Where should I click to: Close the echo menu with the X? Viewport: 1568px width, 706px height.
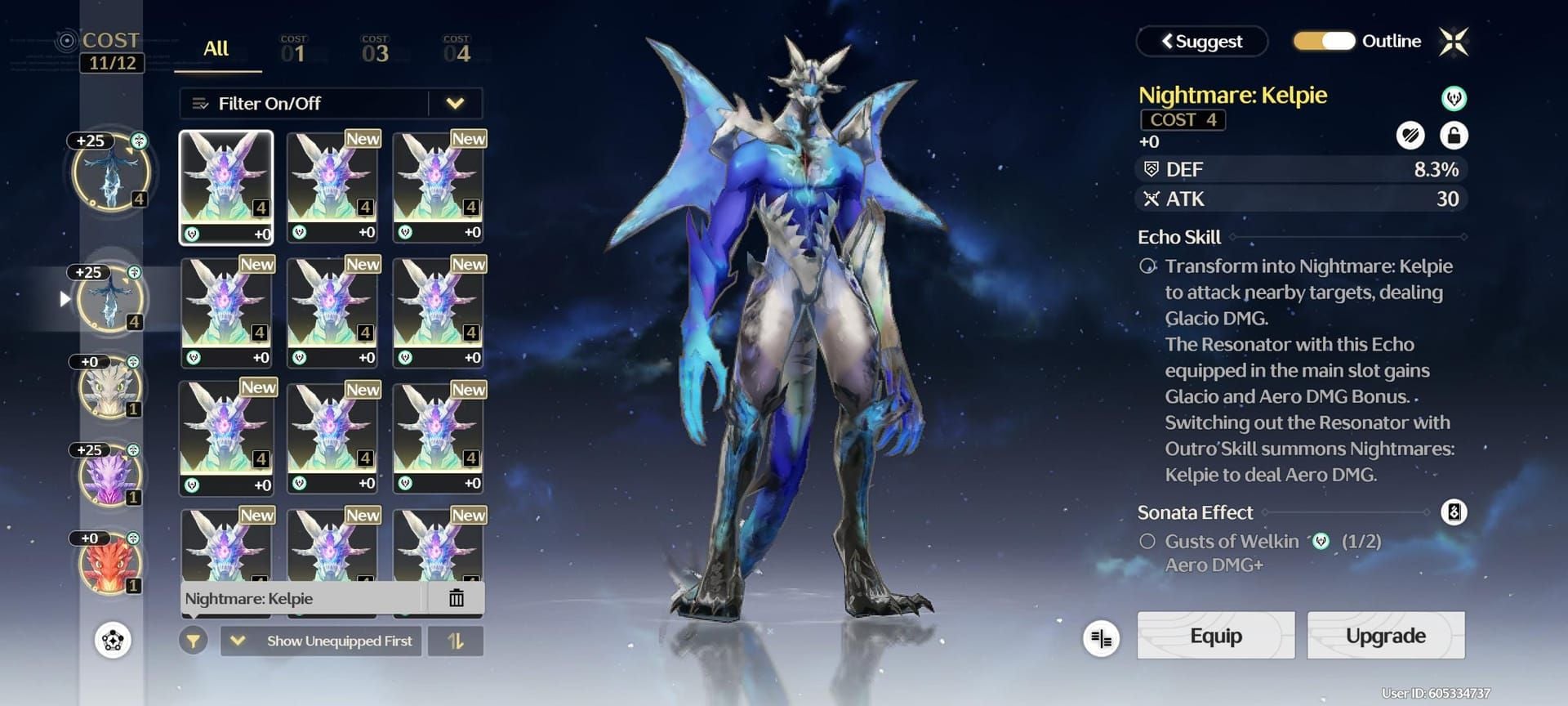click(x=1454, y=42)
